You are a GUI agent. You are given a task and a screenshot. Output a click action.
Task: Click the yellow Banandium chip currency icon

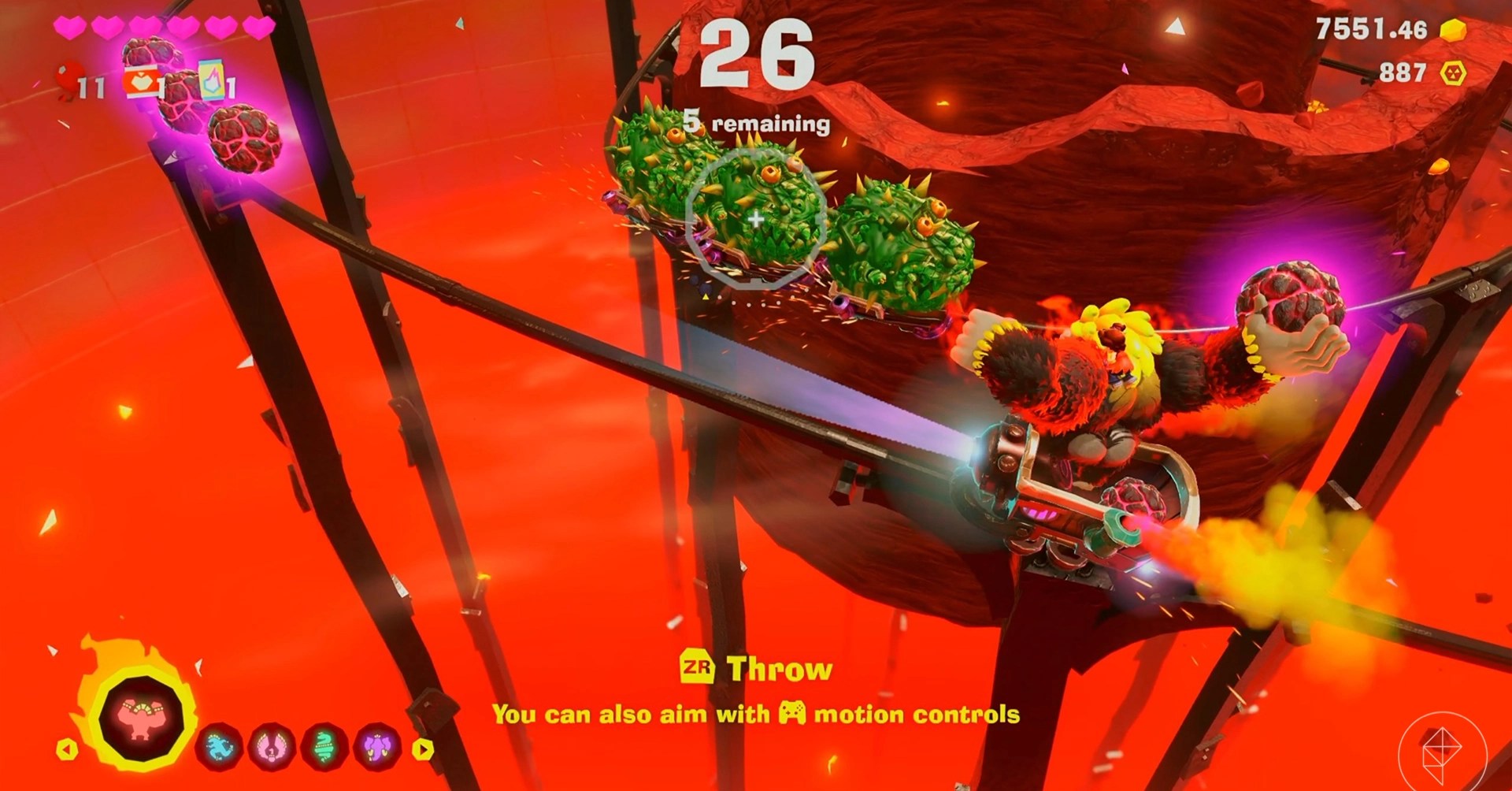point(1452,72)
